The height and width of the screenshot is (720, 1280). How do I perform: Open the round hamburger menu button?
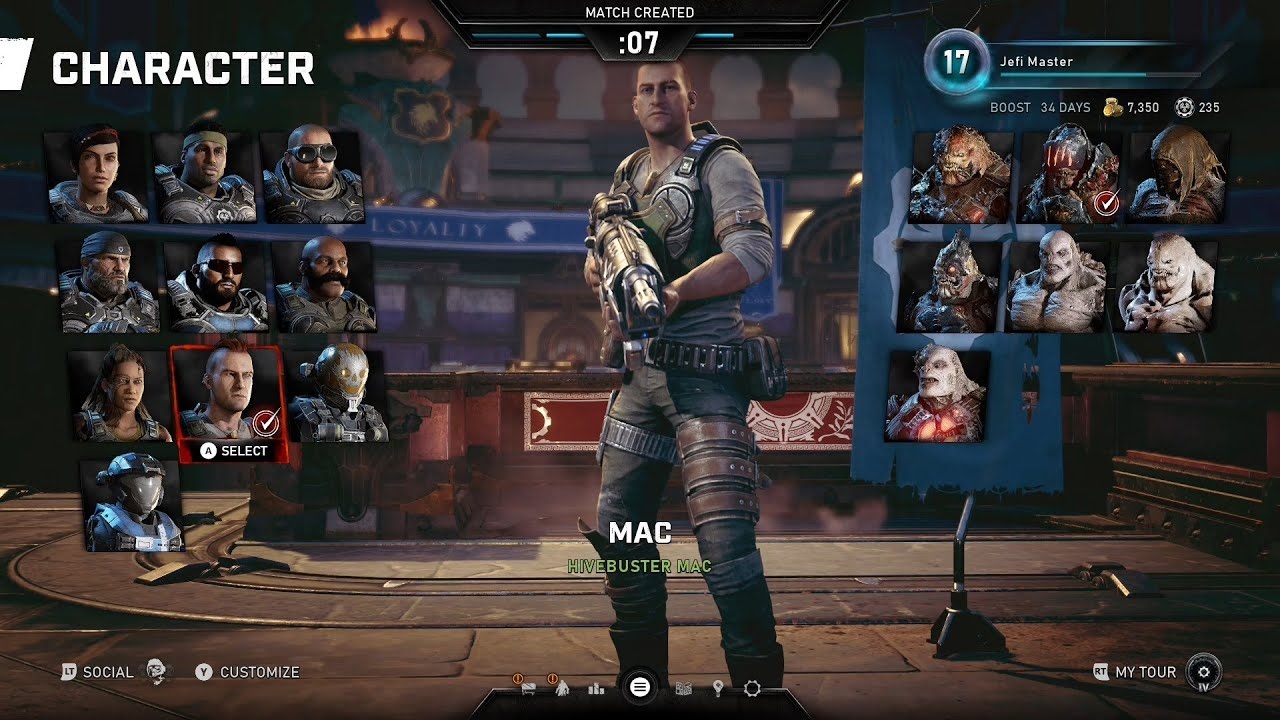click(640, 687)
